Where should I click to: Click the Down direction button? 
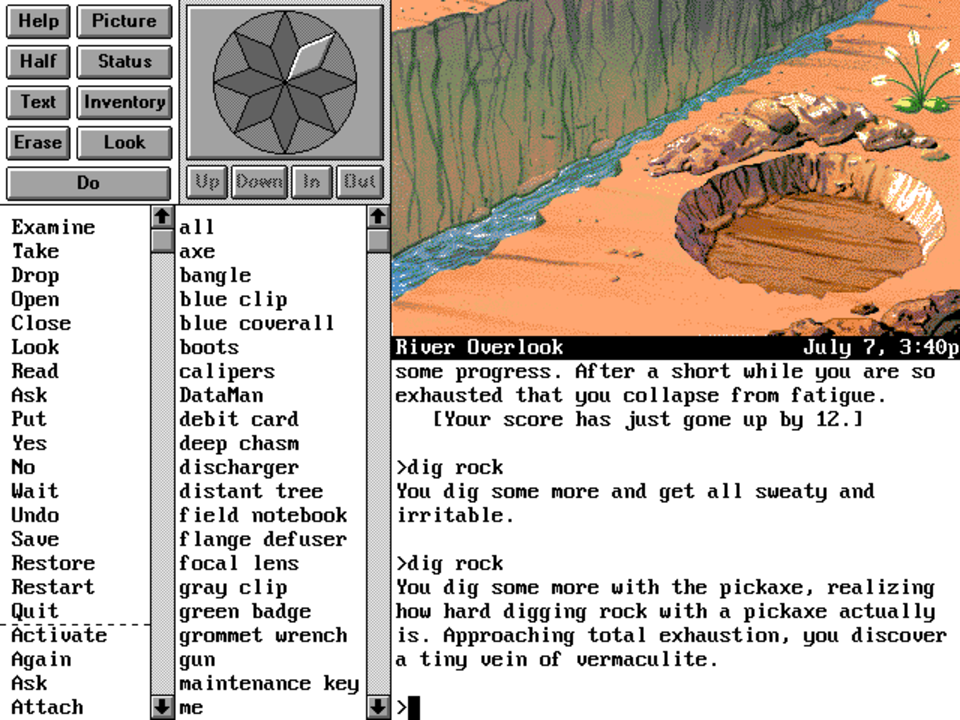coord(259,182)
